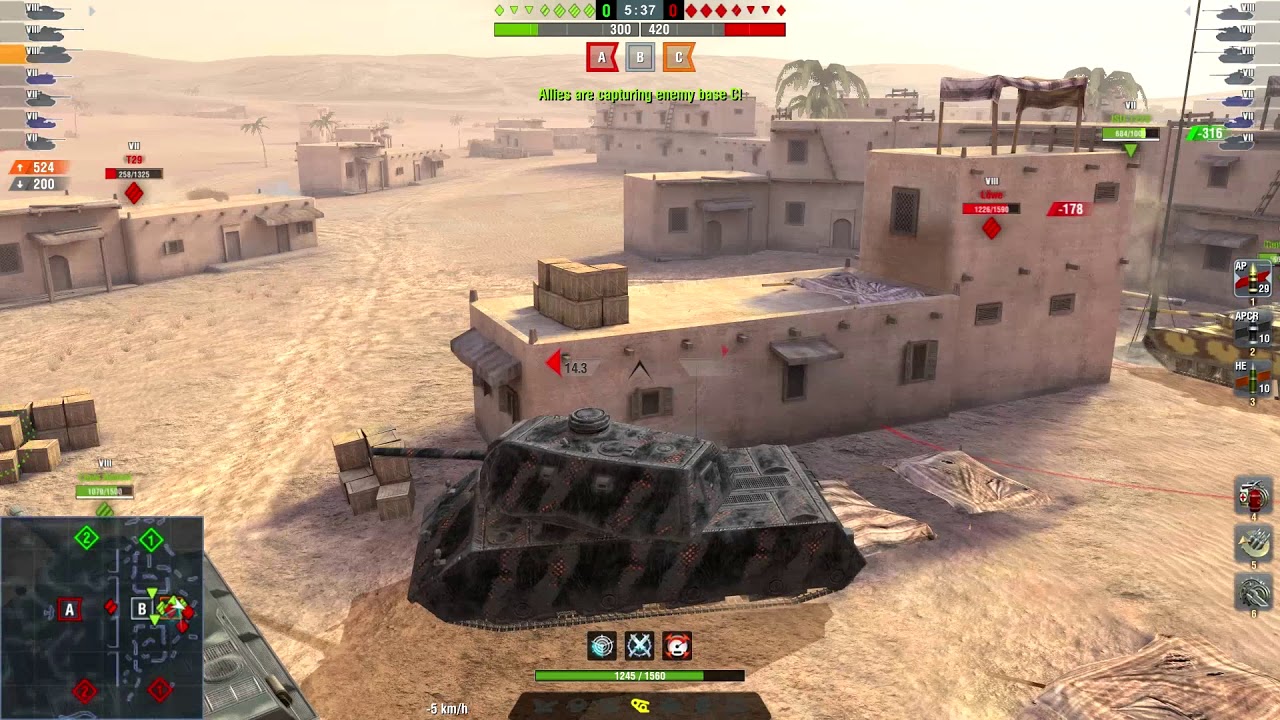The image size is (1280, 720).
Task: Click your tank's green health bar
Action: point(640,675)
